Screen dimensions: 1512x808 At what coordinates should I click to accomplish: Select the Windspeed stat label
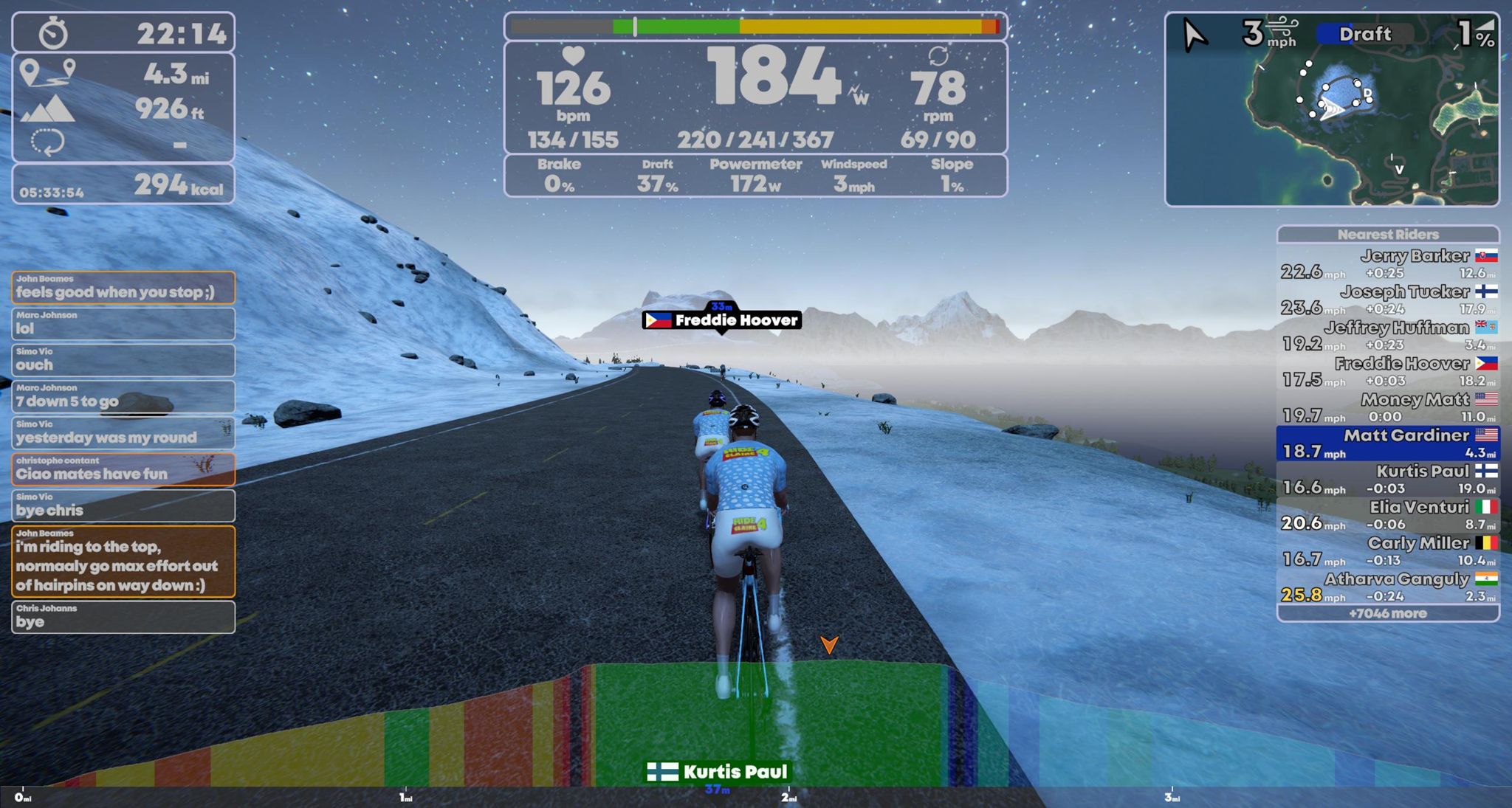pyautogui.click(x=853, y=164)
